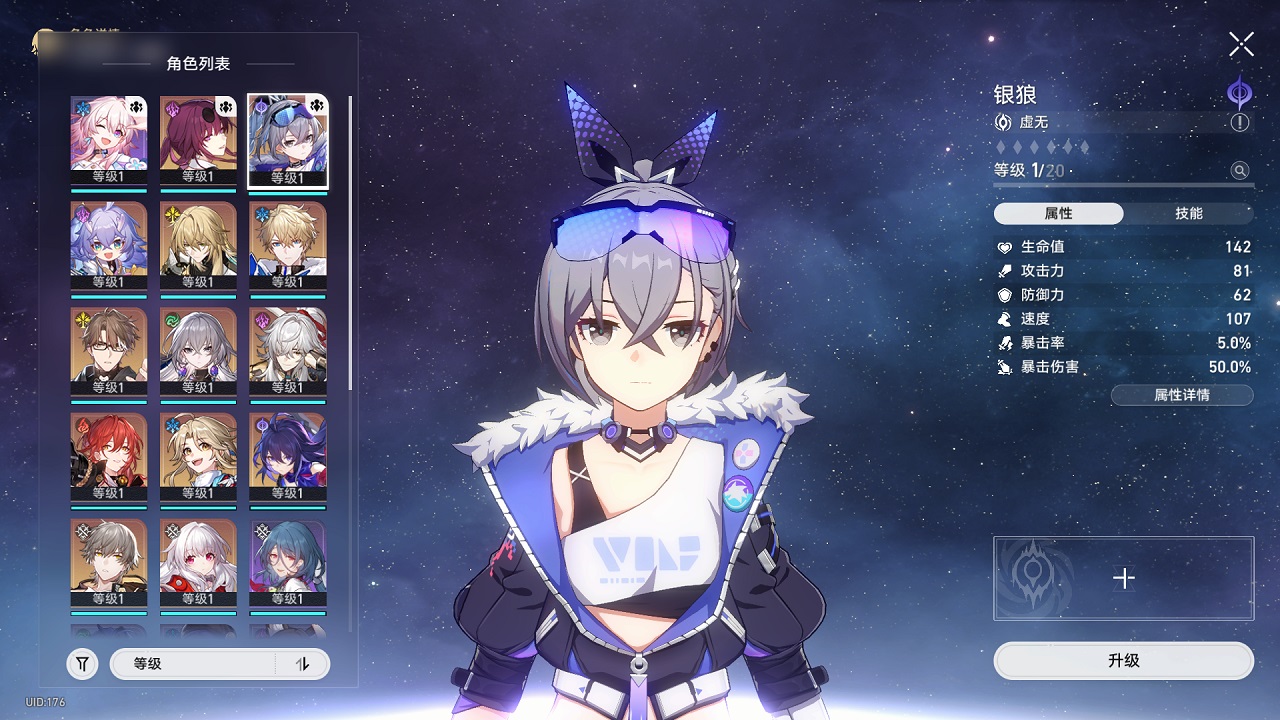Click the 升级 level-up button
Screen dimensions: 1280x720
coord(1123,661)
